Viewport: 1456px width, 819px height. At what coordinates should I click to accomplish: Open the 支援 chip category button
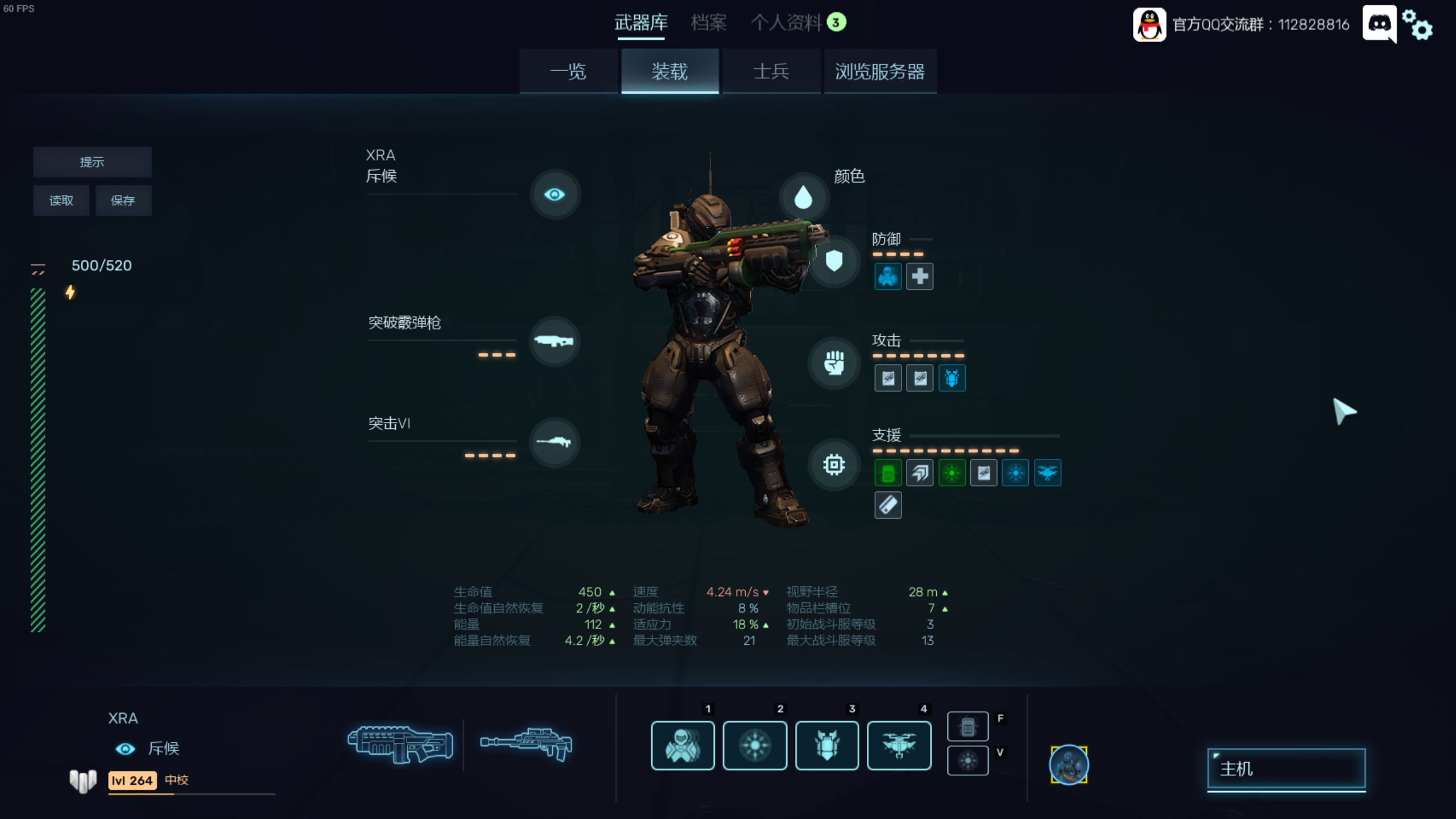pyautogui.click(x=834, y=465)
